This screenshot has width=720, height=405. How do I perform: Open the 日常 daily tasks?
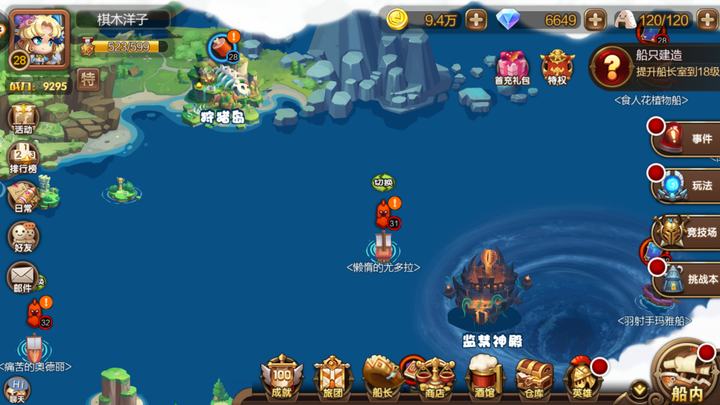click(x=22, y=196)
